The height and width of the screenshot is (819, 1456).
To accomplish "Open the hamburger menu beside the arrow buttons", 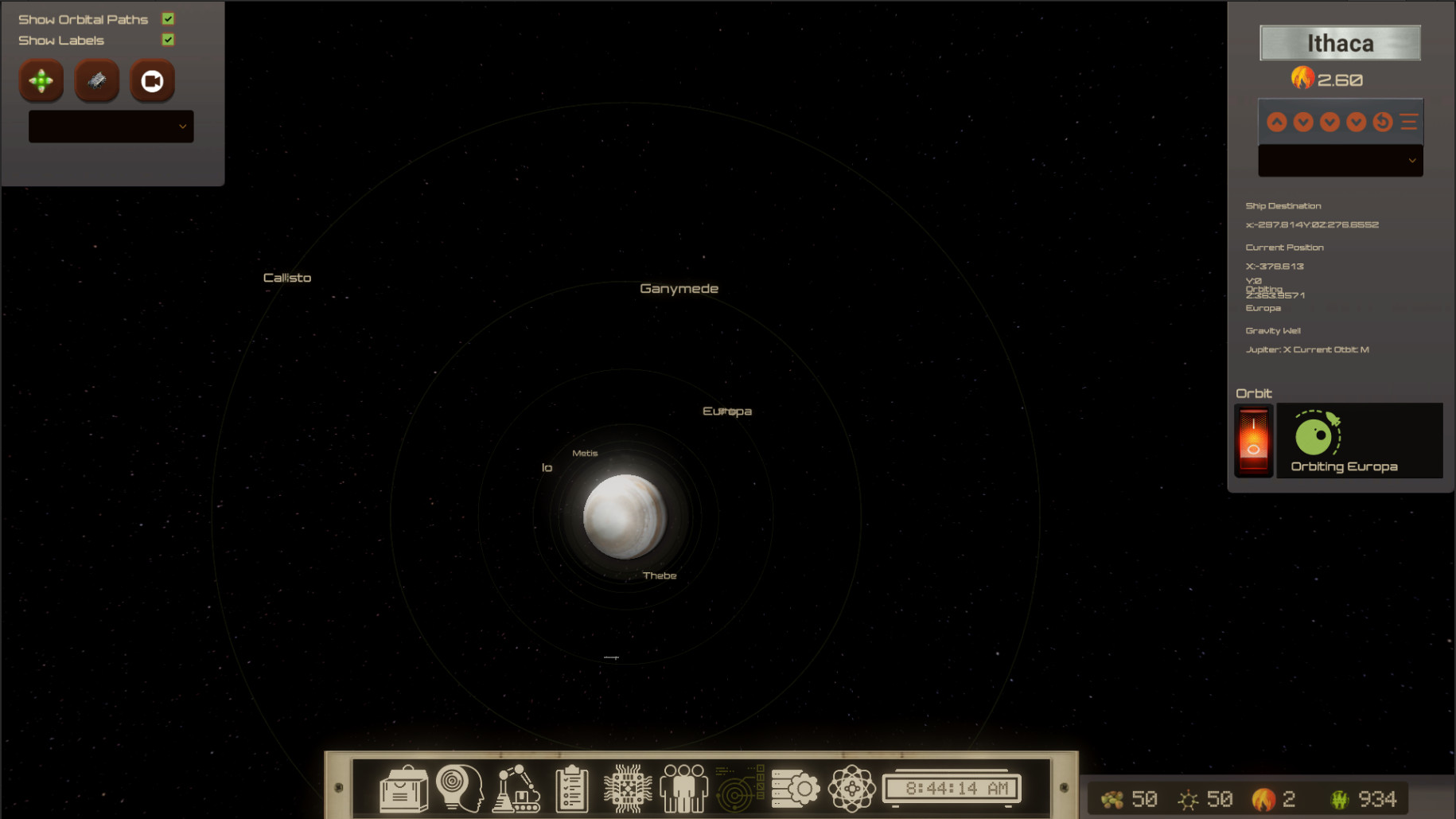I will [1408, 121].
